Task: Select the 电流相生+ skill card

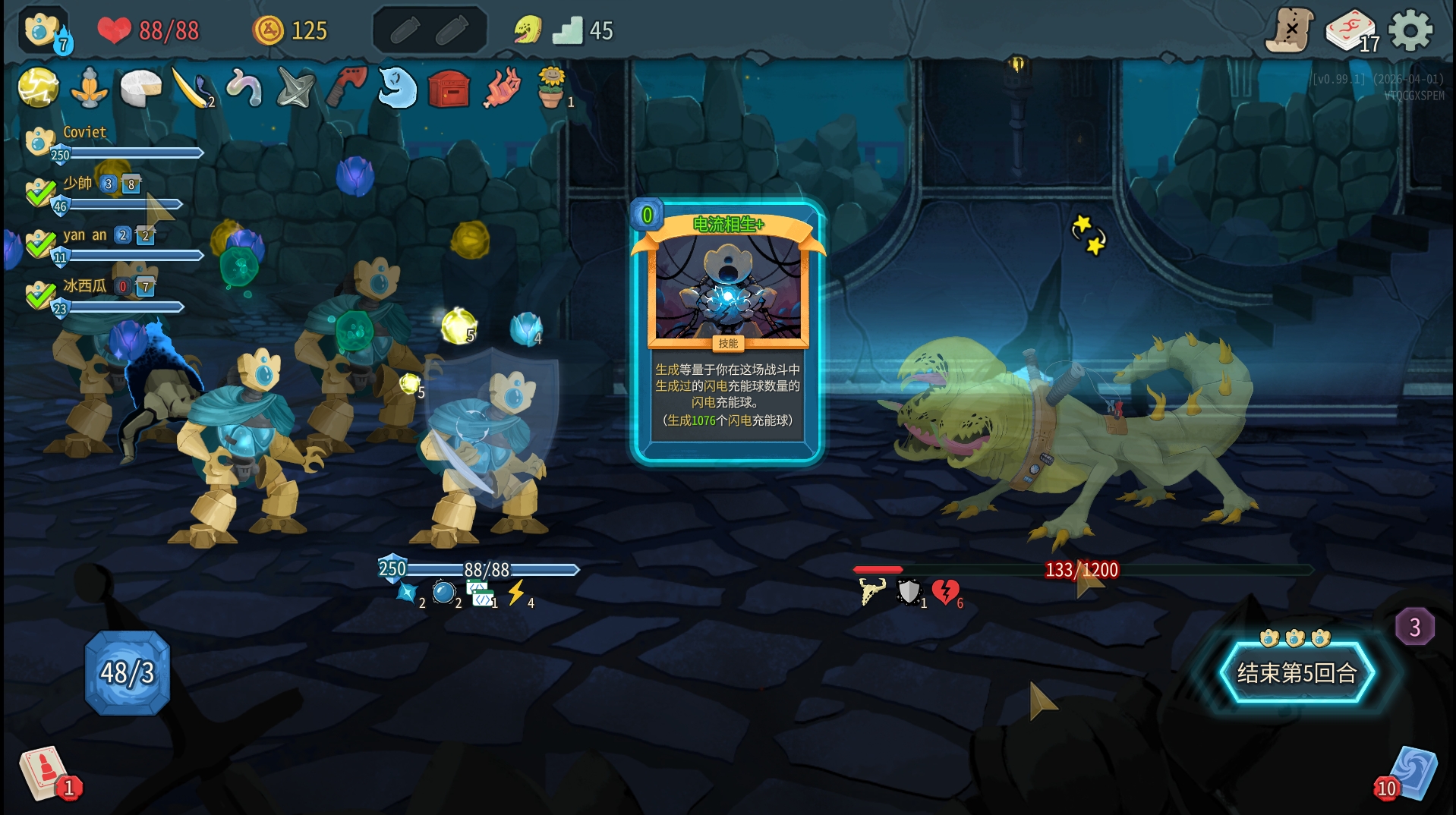Action: [x=727, y=332]
